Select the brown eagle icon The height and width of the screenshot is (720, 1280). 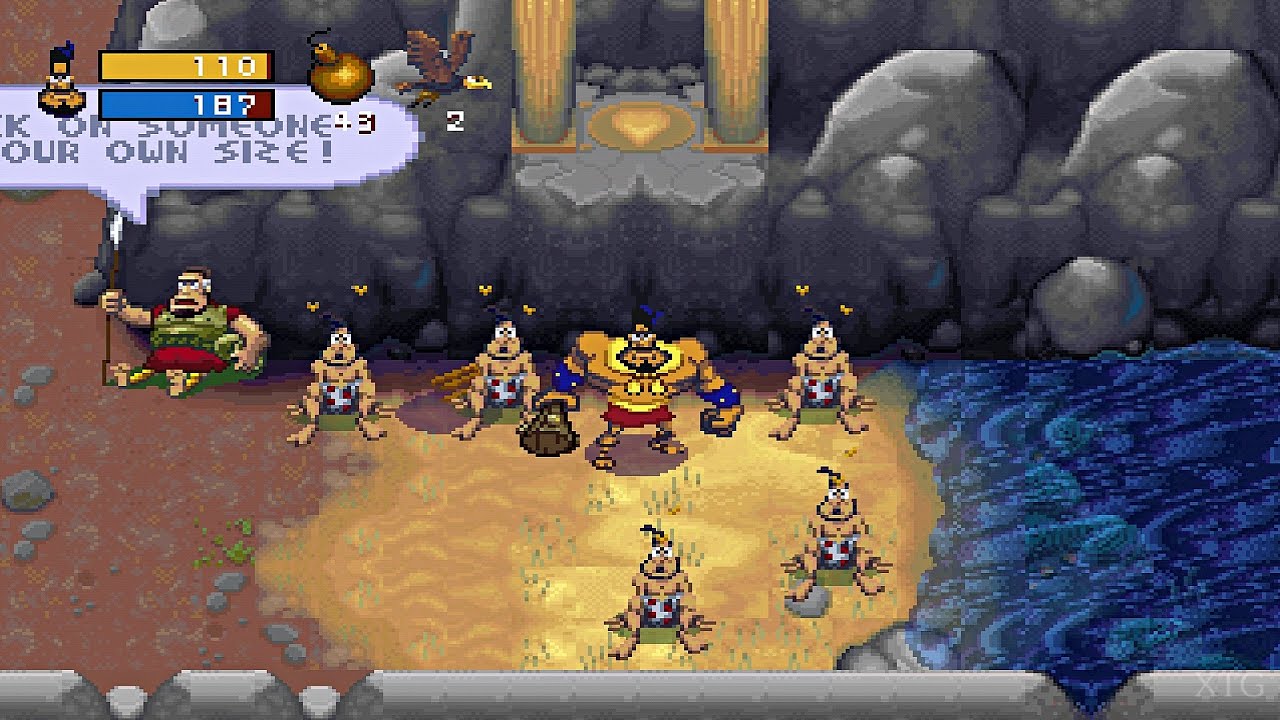click(x=442, y=64)
